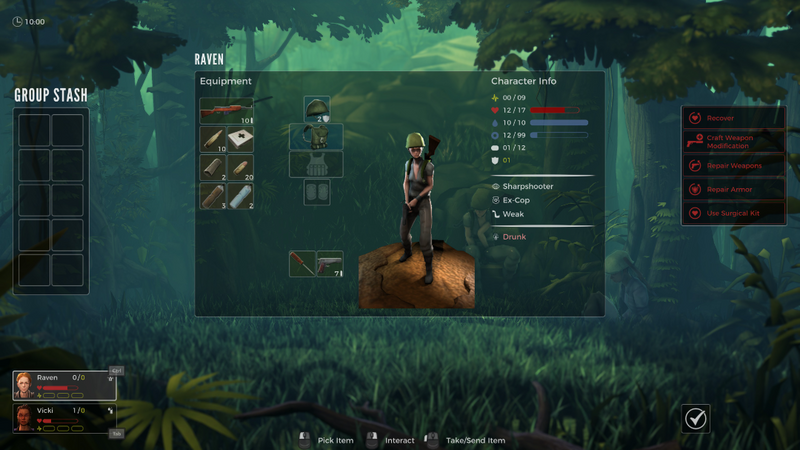Pick the green helmet slot
Image resolution: width=800 pixels, height=450 pixels.
317,109
